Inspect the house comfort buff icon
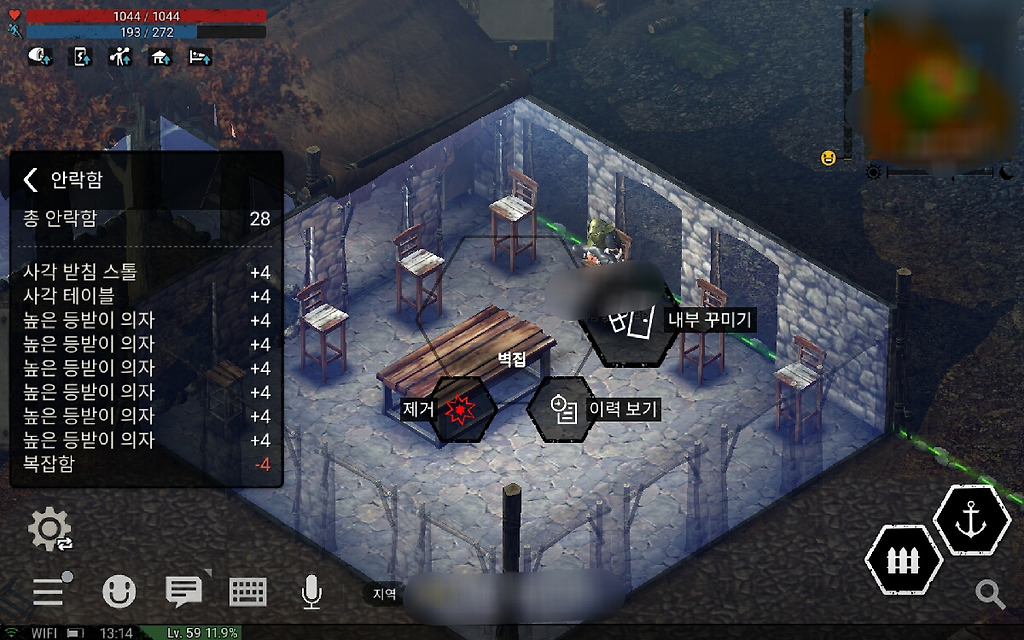The height and width of the screenshot is (640, 1024). [160, 57]
